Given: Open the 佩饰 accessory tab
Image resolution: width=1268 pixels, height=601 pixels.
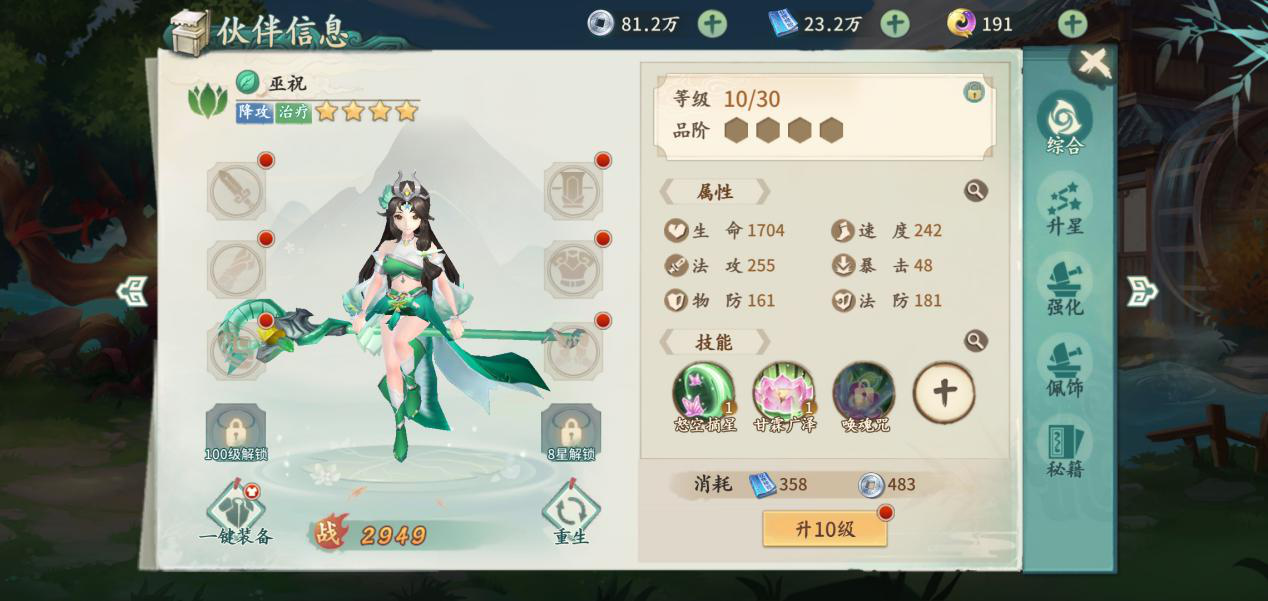Looking at the screenshot, I should tap(1065, 367).
